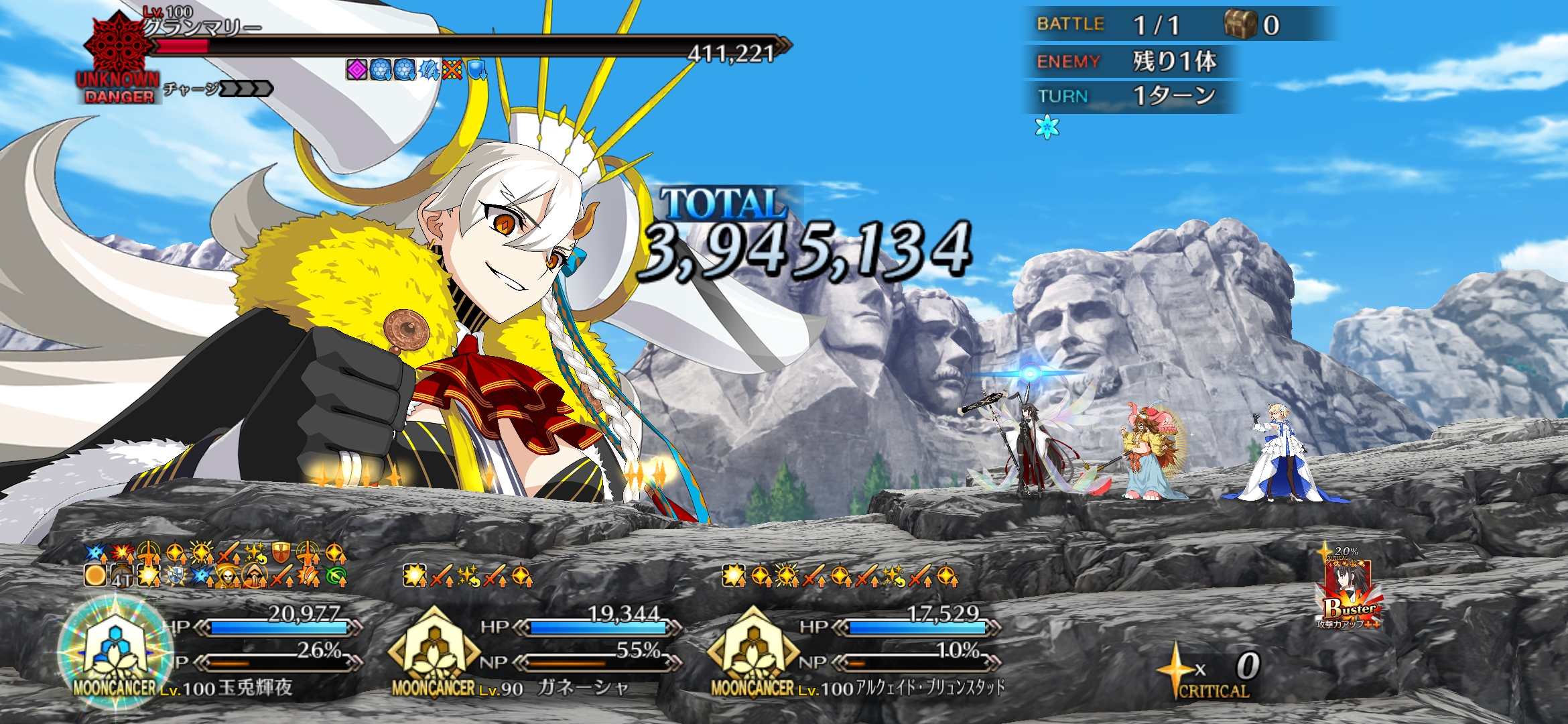Click the blue snowflake field effect icon

[x=1047, y=127]
